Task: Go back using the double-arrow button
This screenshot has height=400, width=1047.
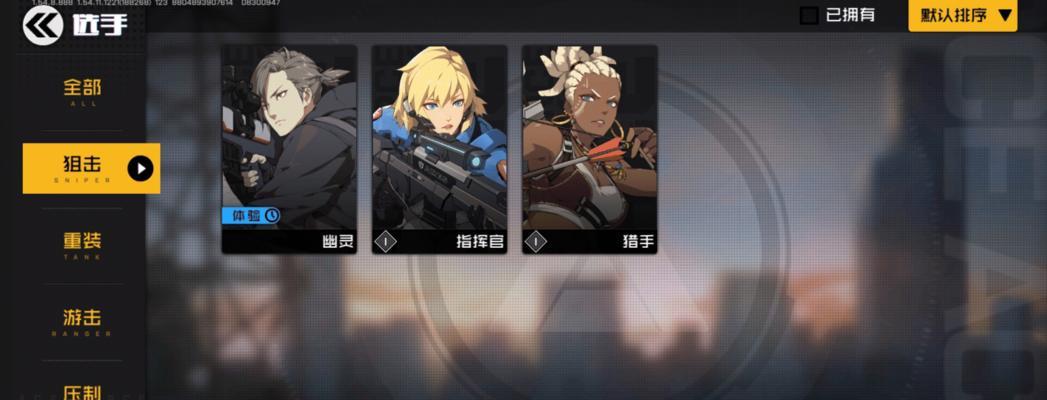Action: [42, 25]
